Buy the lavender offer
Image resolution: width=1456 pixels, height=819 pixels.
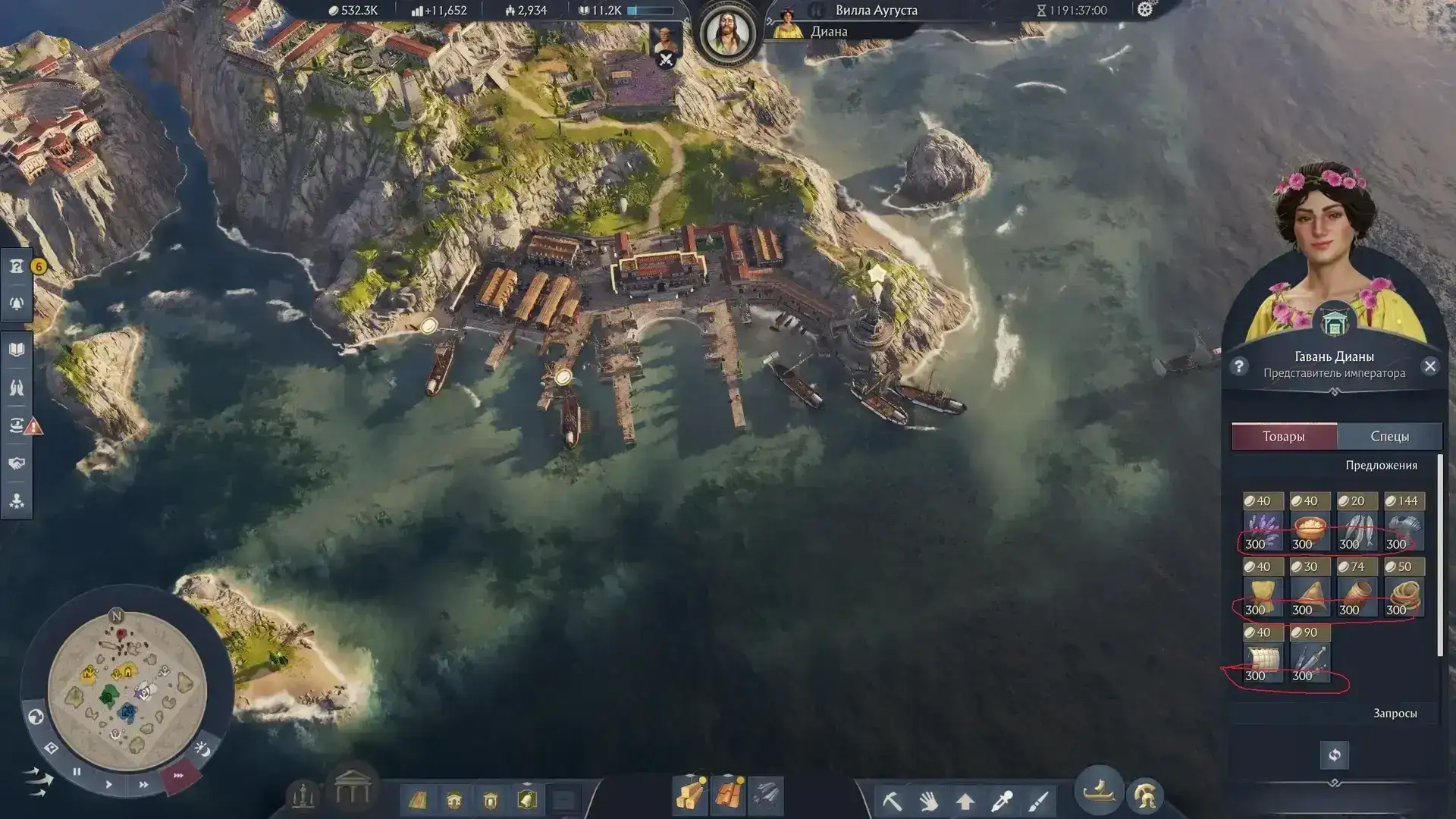[1263, 523]
